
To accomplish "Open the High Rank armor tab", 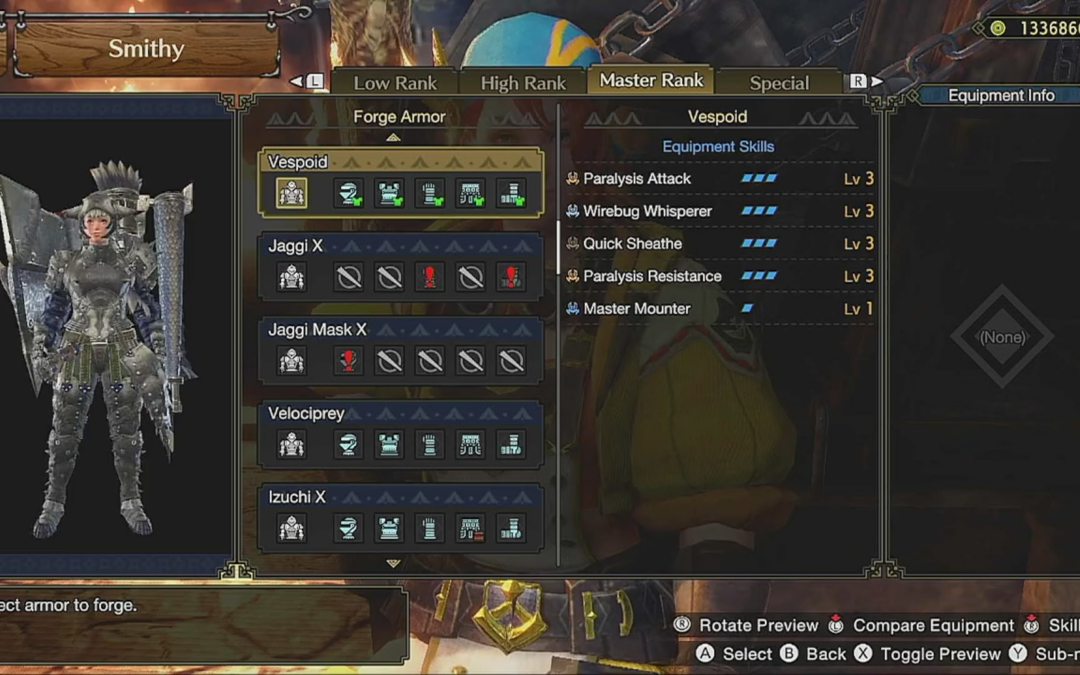I will click(523, 83).
